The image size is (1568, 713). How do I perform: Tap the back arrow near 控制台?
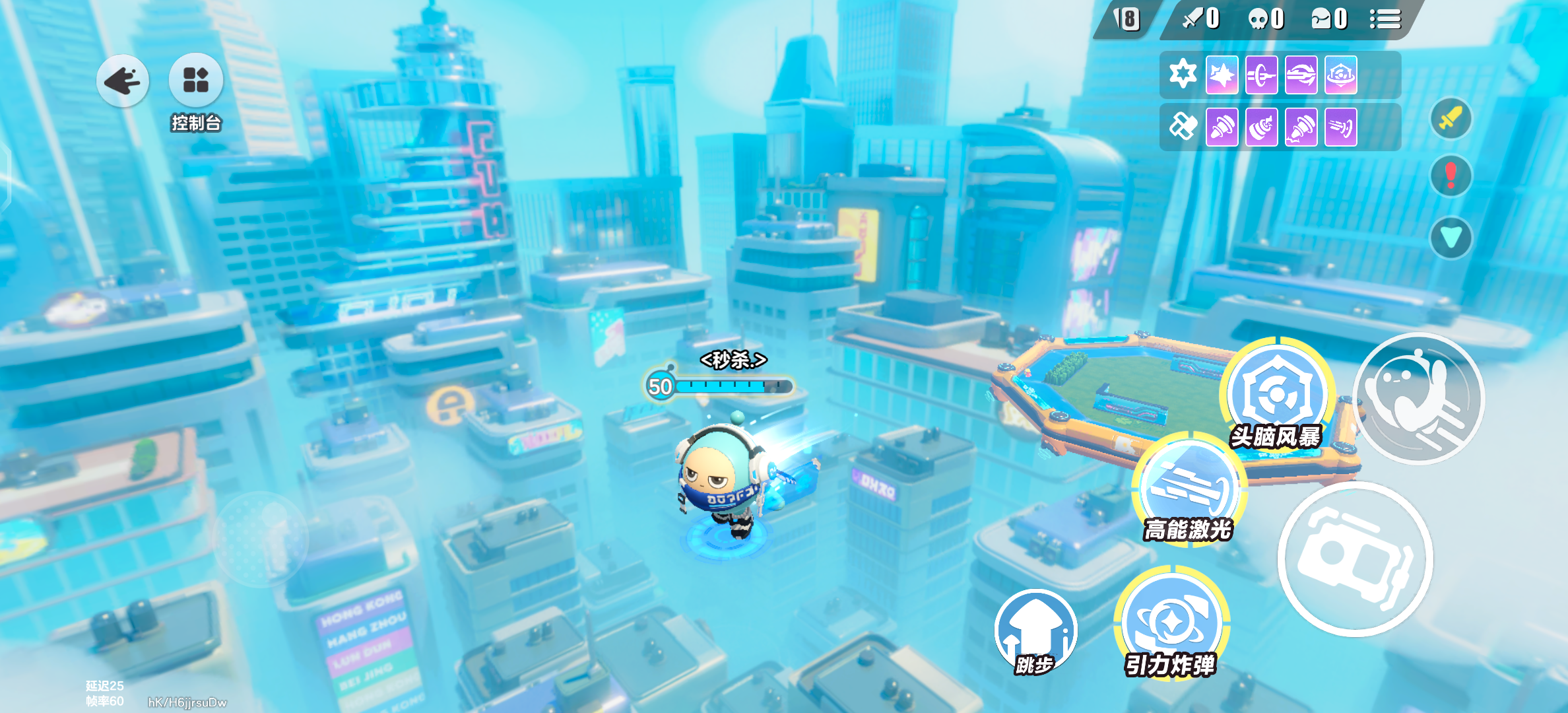pyautogui.click(x=123, y=81)
